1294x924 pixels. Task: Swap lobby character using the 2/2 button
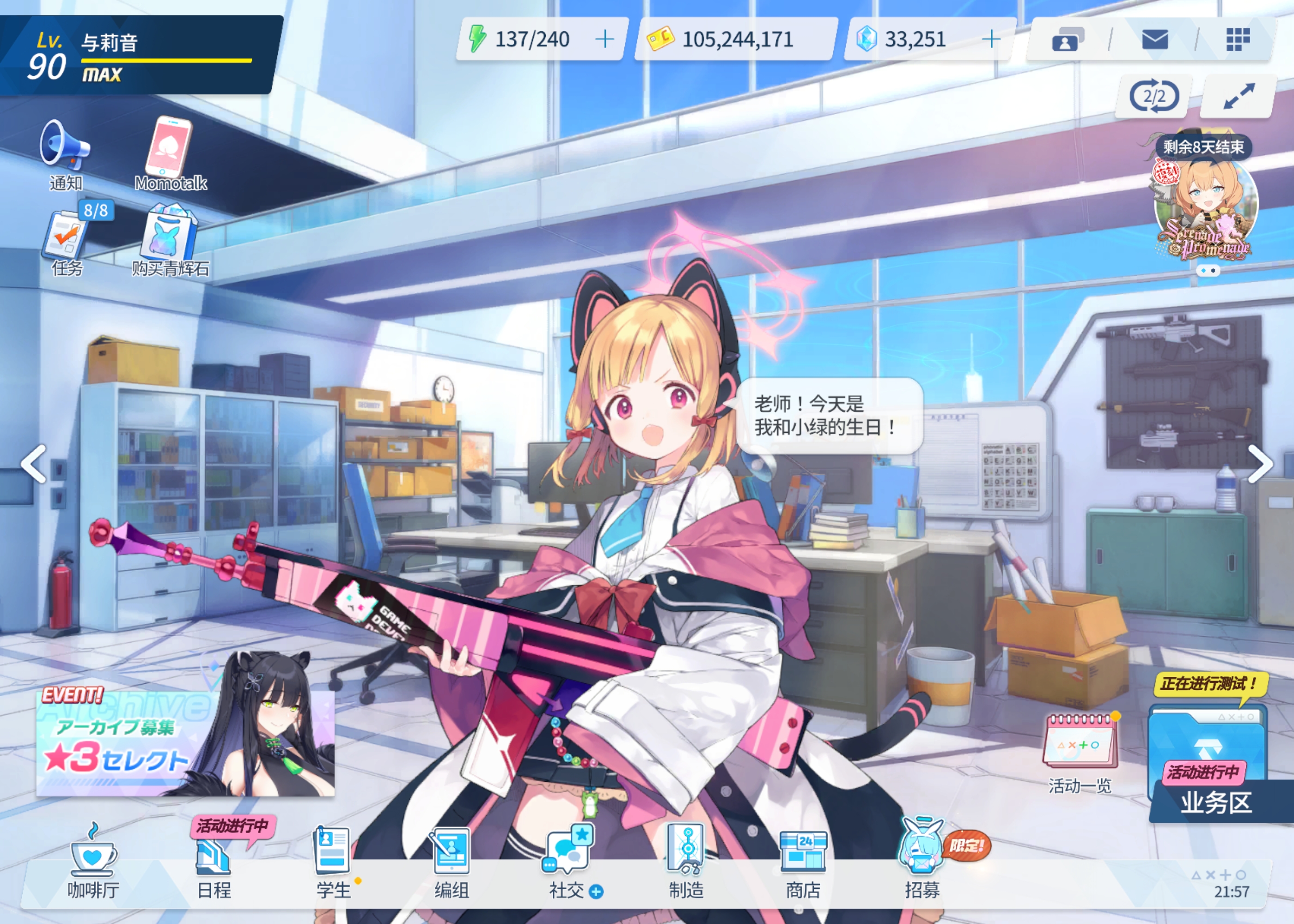pyautogui.click(x=1154, y=97)
